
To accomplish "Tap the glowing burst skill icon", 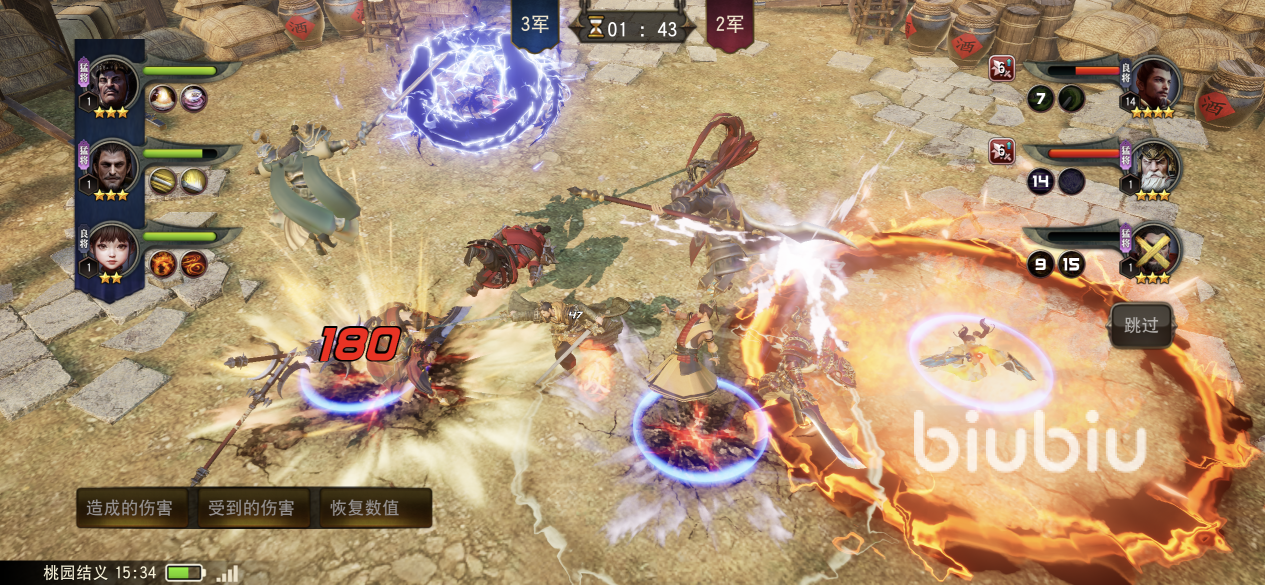I will point(164,98).
